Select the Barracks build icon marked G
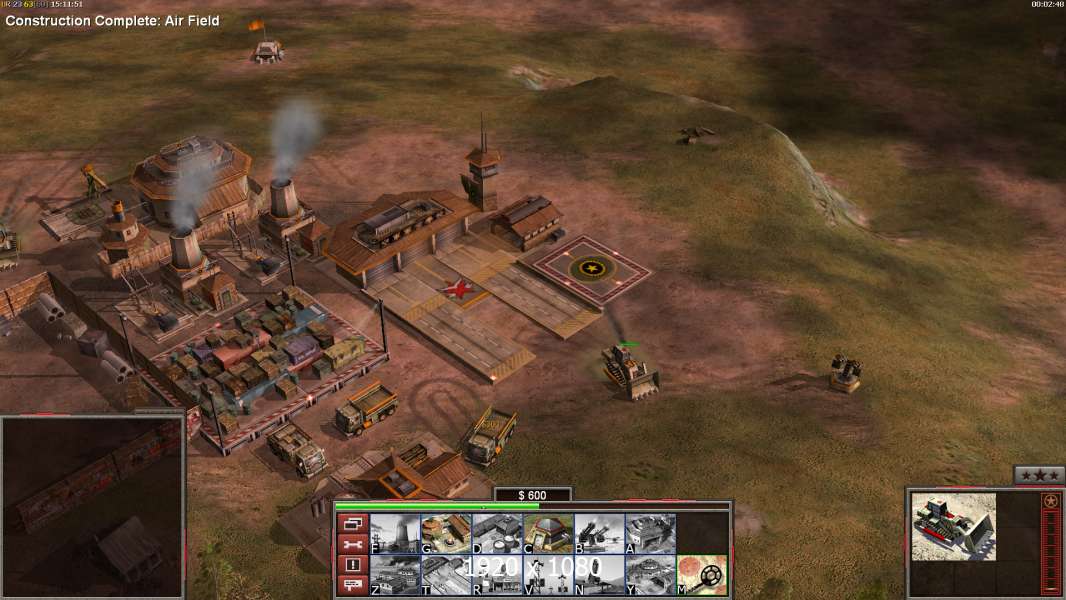Image resolution: width=1066 pixels, height=600 pixels. [x=446, y=533]
